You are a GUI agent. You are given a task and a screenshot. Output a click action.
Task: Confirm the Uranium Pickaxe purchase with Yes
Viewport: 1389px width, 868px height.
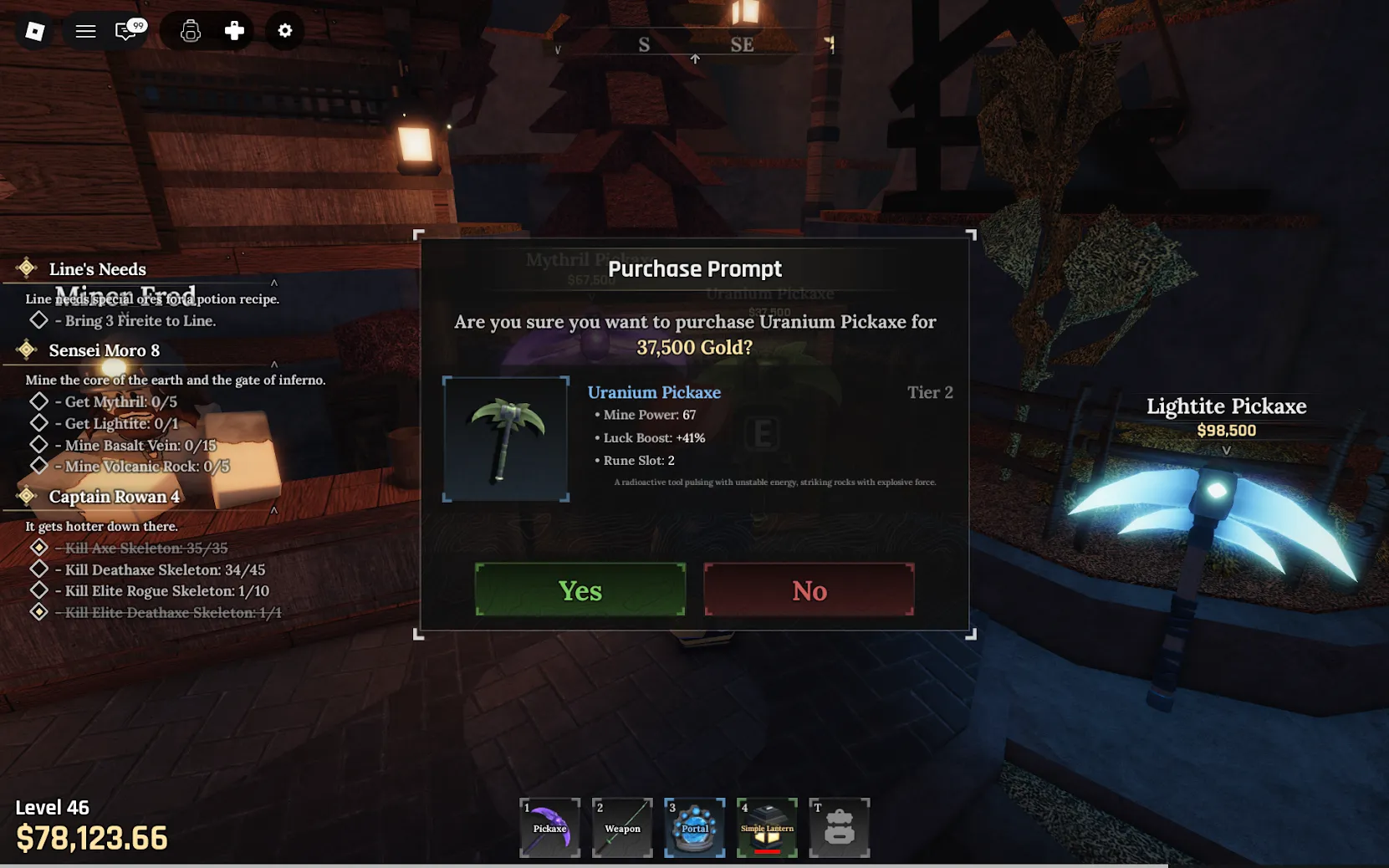(580, 590)
